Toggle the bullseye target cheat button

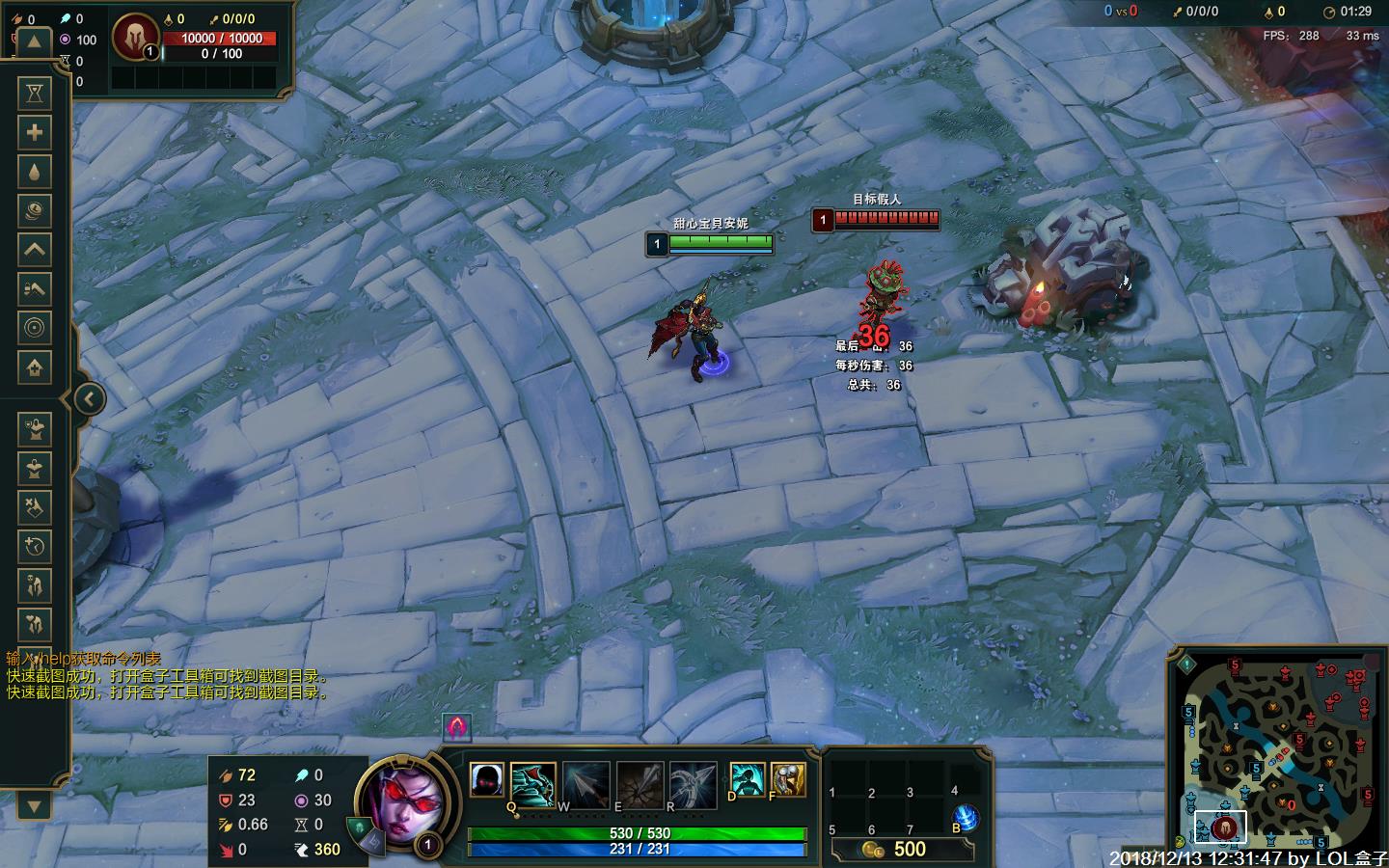(x=35, y=328)
